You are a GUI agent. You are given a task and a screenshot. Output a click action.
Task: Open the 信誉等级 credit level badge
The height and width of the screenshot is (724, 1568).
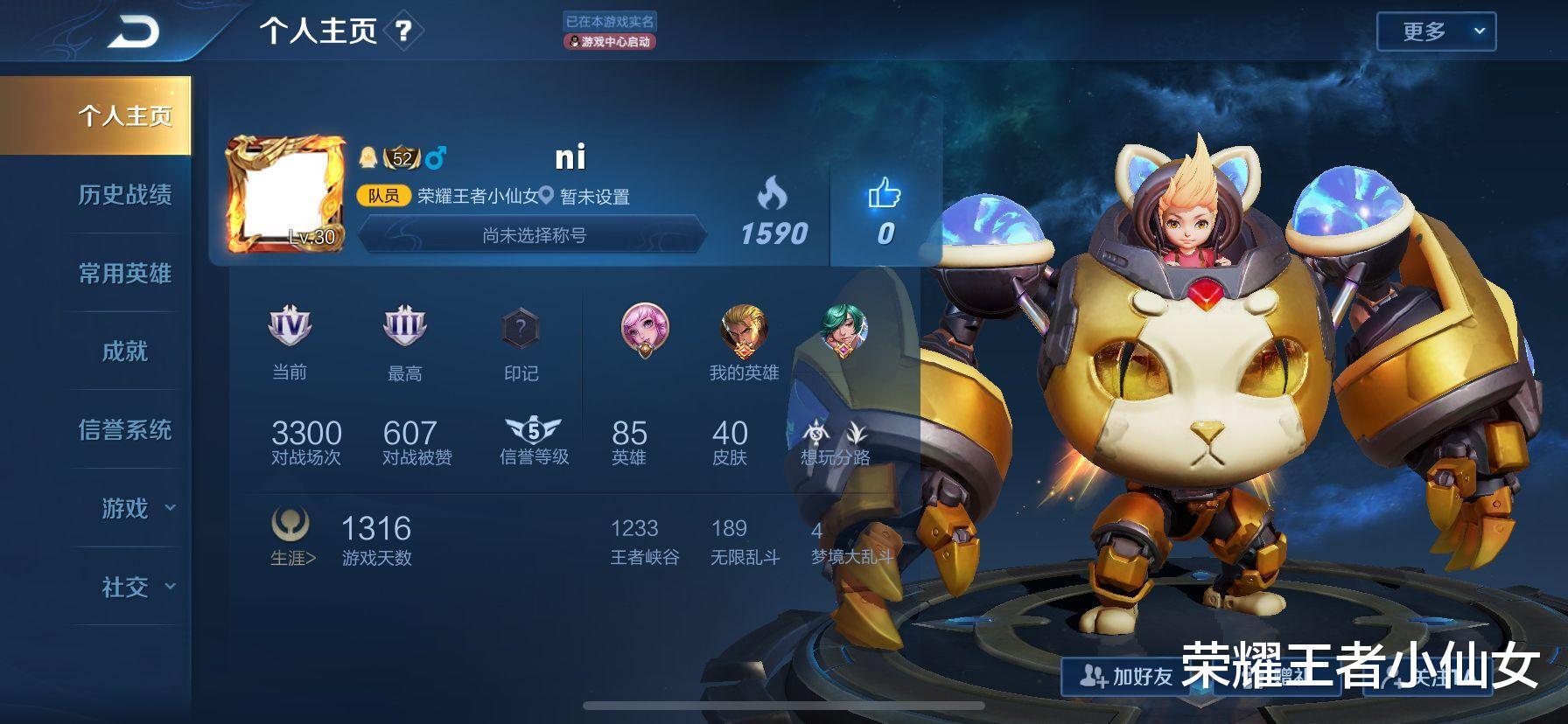(534, 431)
